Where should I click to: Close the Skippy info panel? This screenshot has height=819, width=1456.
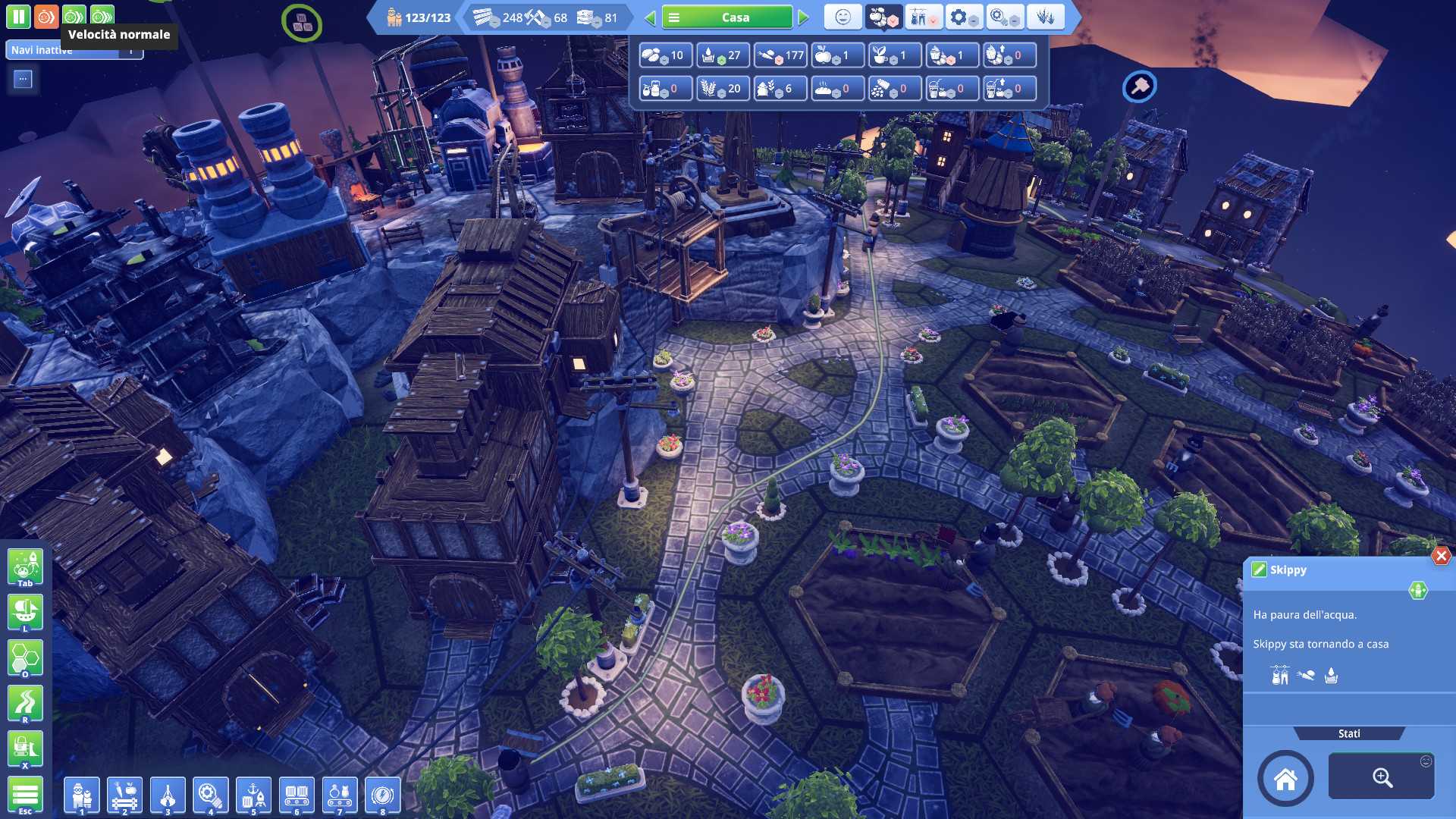[x=1441, y=556]
